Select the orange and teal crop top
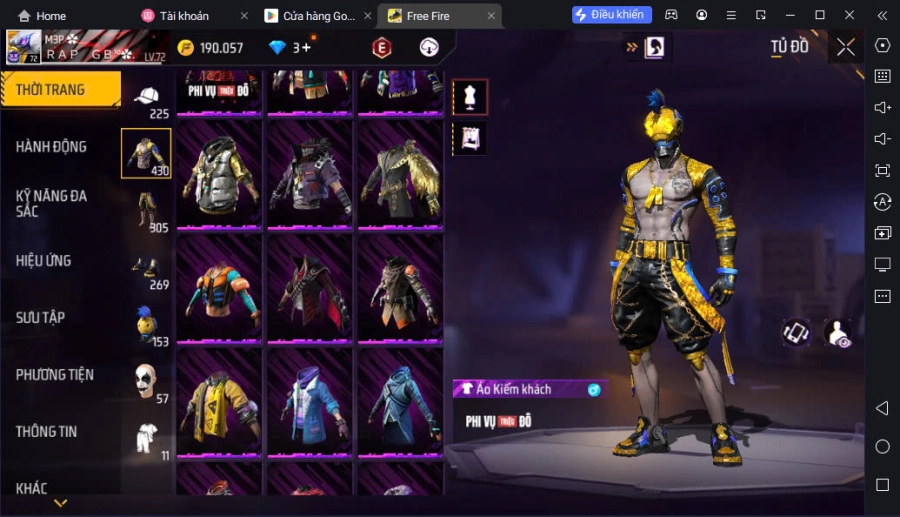 219,289
